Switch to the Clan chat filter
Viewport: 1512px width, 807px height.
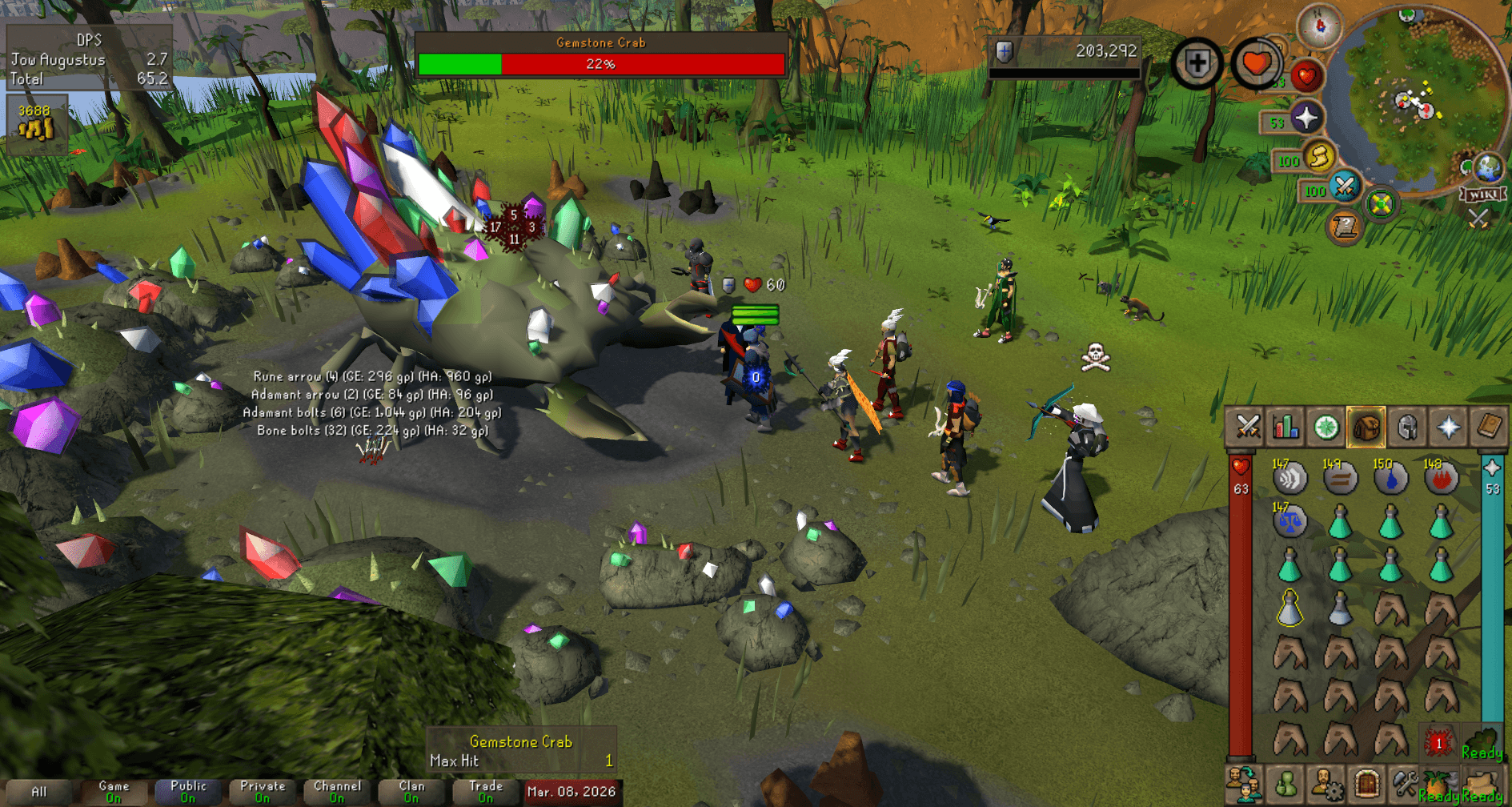410,790
